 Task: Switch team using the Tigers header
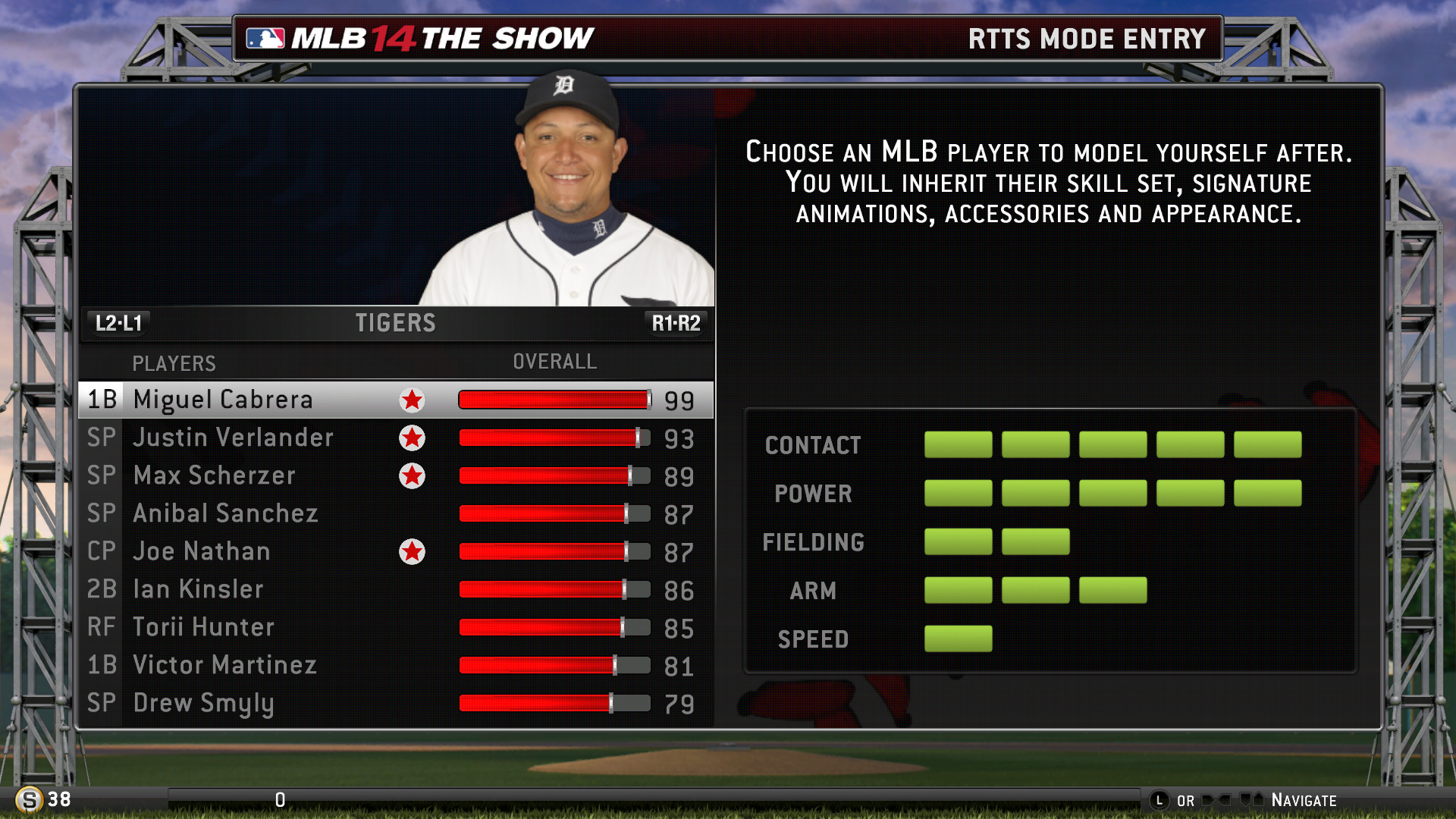click(x=395, y=323)
